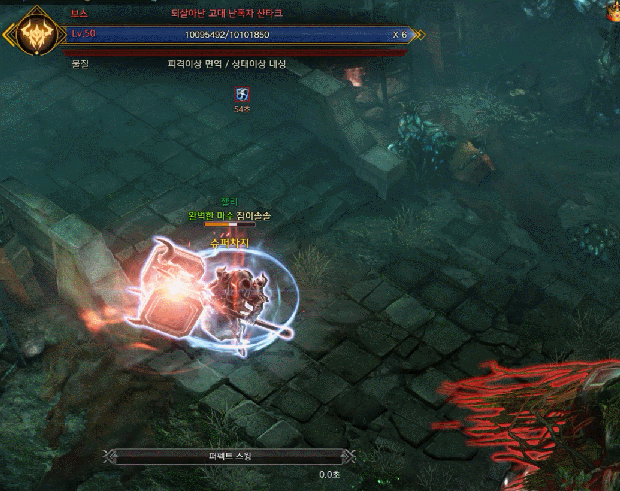Viewport: 620px width, 491px height.
Task: Select the boss status effect icon showing 54 seconds
Action: (241, 94)
